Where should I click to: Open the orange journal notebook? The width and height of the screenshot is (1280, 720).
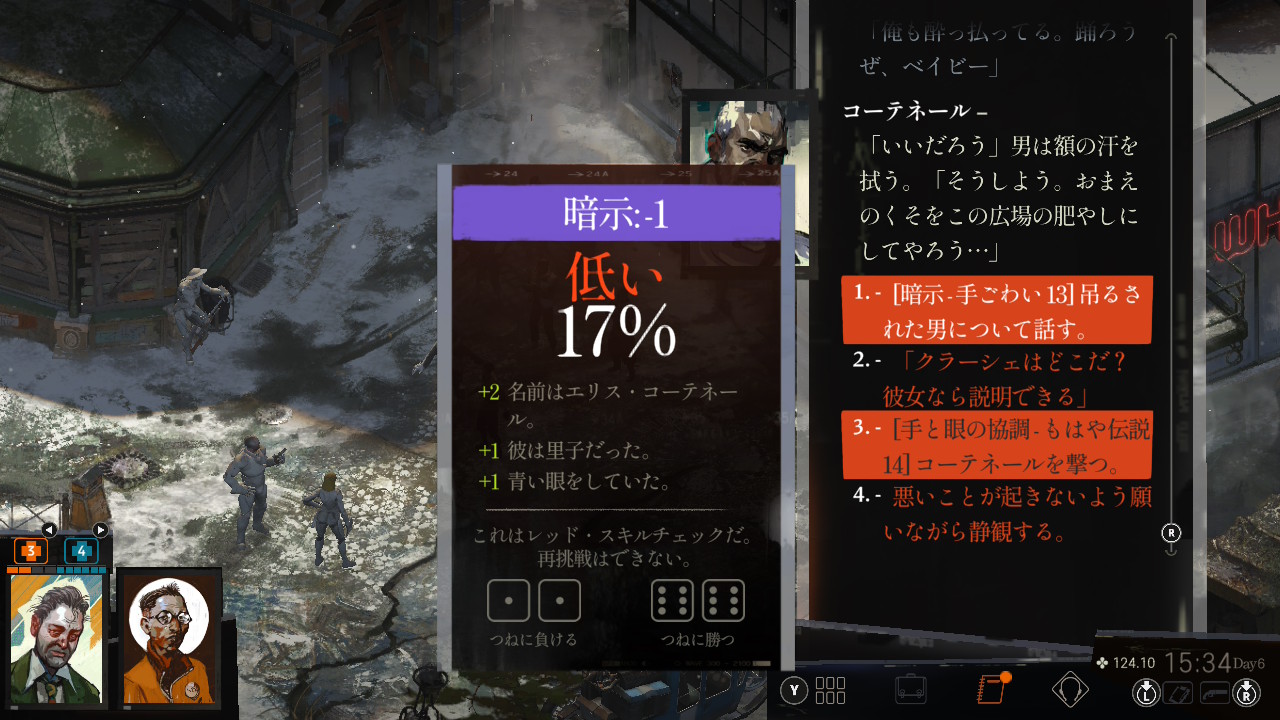(x=991, y=690)
